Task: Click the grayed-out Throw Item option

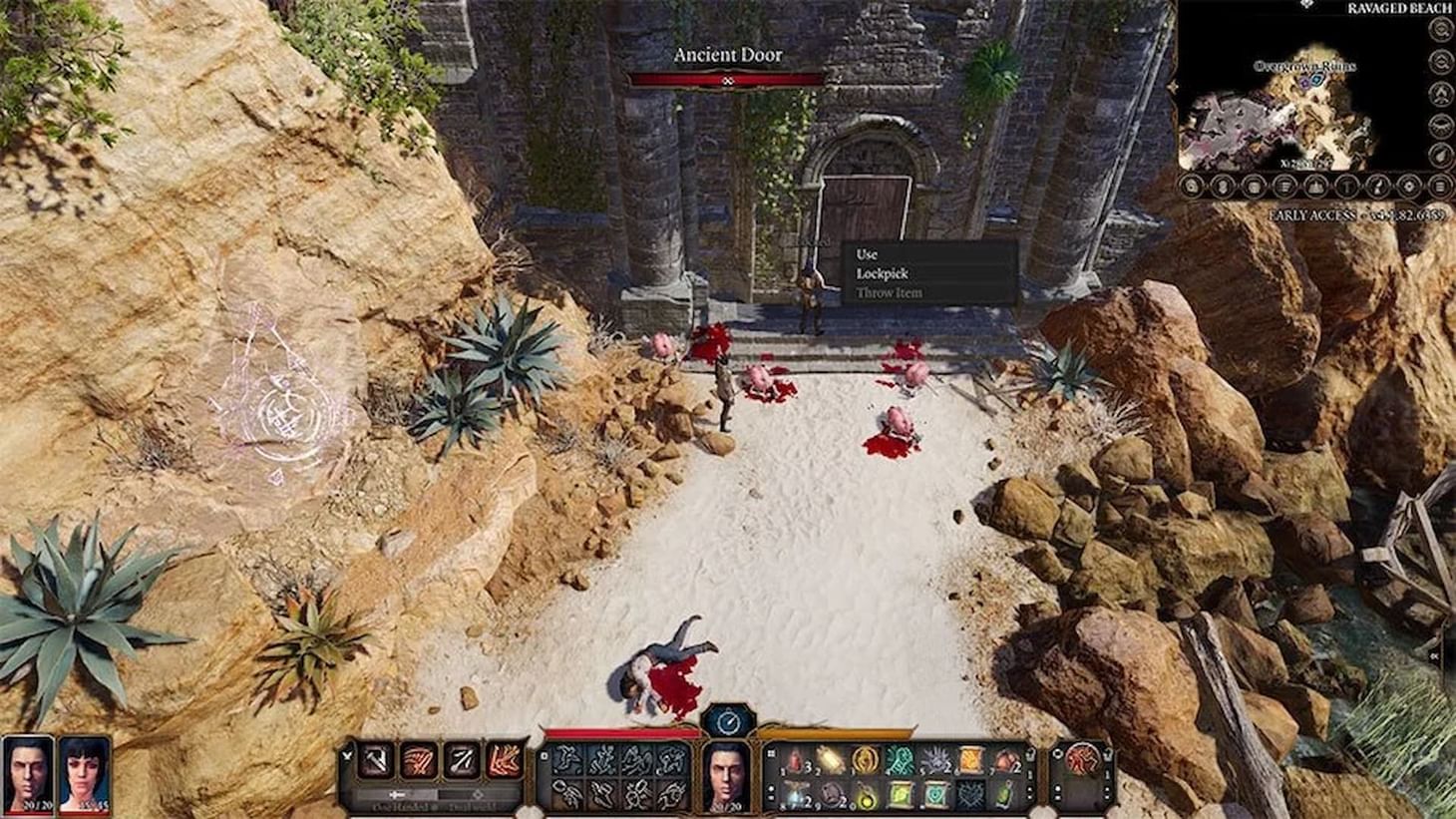Action: click(x=889, y=293)
